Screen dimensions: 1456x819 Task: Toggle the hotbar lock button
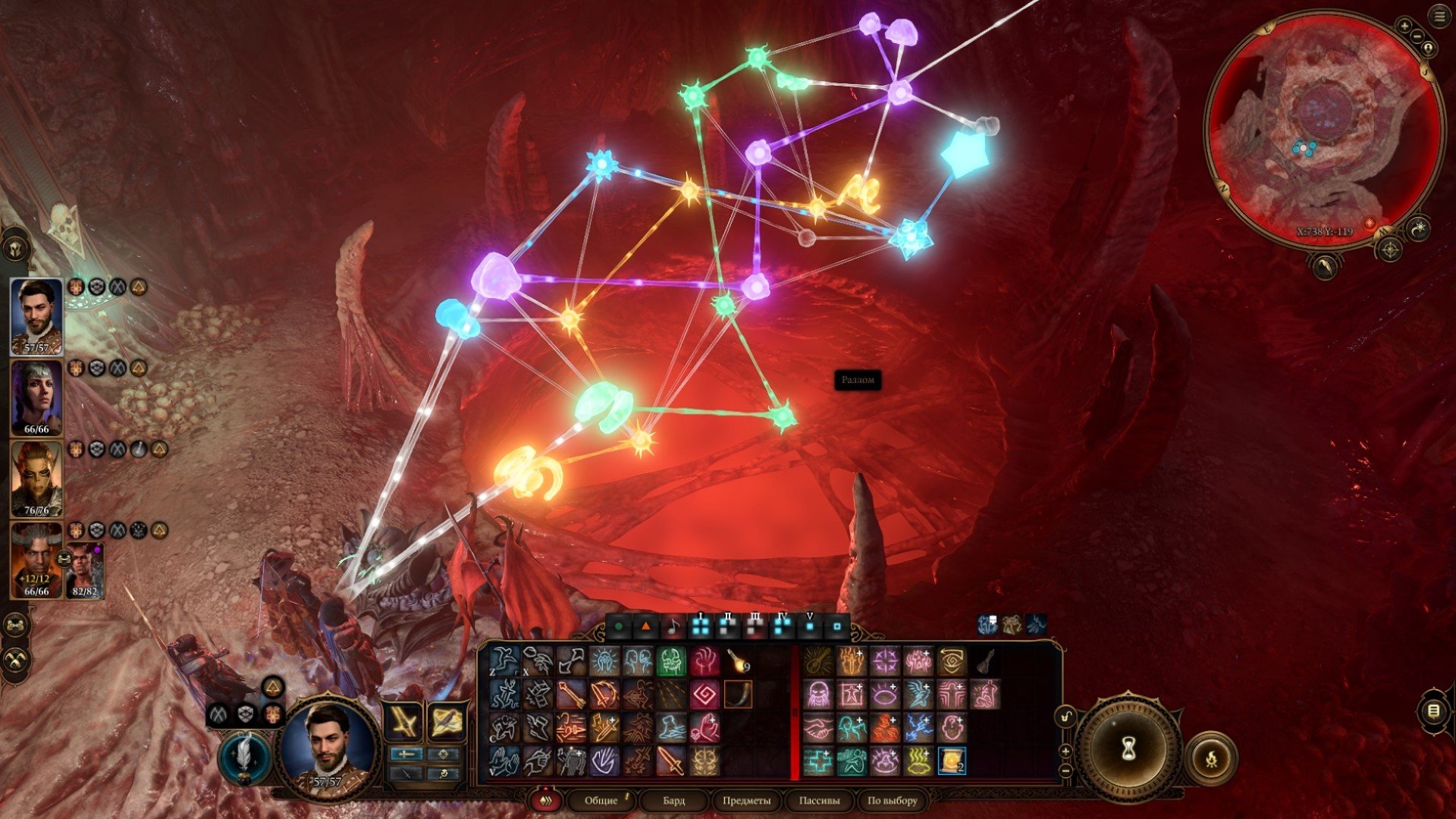[1066, 716]
